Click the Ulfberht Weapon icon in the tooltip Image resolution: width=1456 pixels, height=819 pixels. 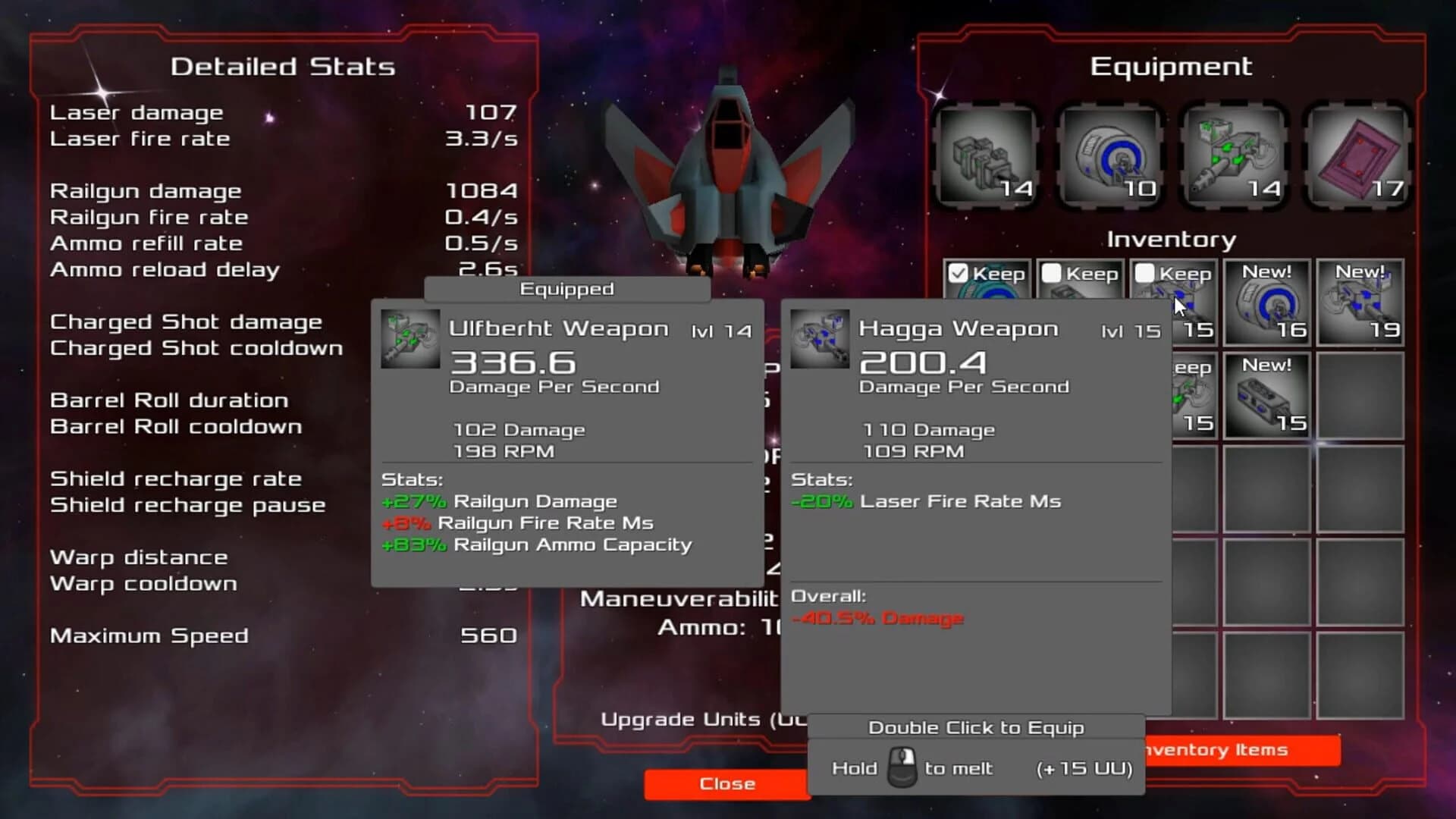pos(409,339)
